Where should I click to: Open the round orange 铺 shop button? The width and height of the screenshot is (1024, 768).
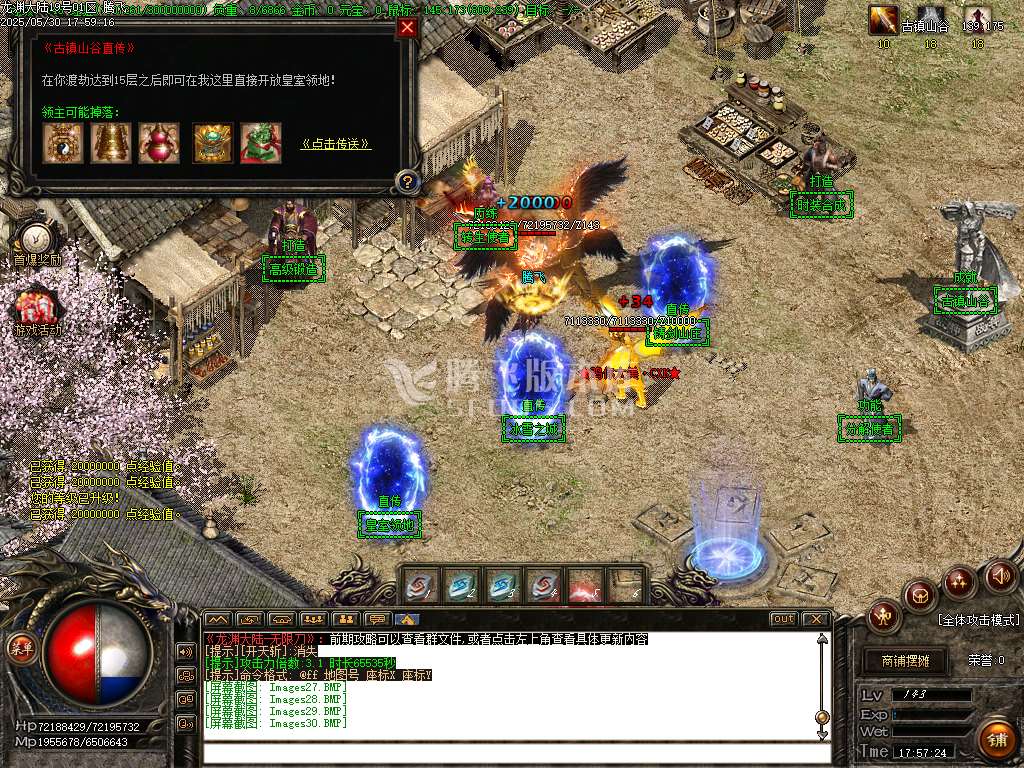pyautogui.click(x=996, y=741)
